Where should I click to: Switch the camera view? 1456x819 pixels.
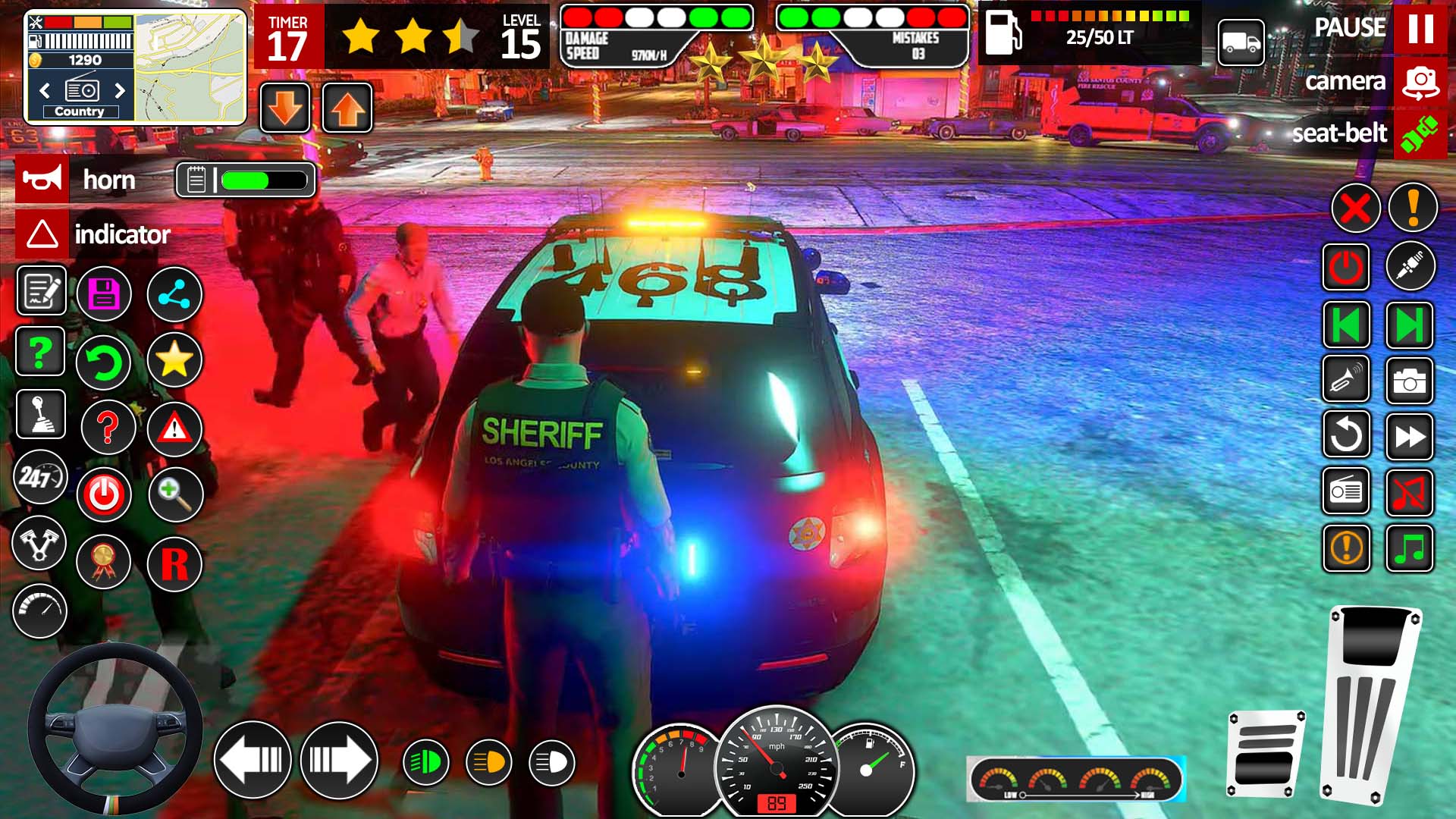[x=1420, y=82]
